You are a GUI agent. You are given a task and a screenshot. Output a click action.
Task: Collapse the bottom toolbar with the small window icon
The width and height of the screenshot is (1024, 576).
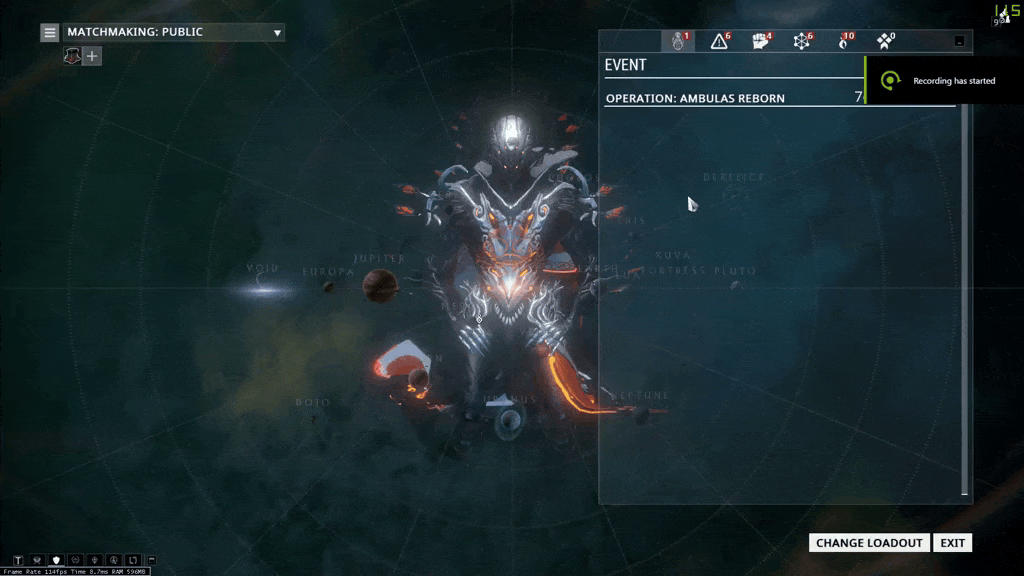[x=151, y=560]
